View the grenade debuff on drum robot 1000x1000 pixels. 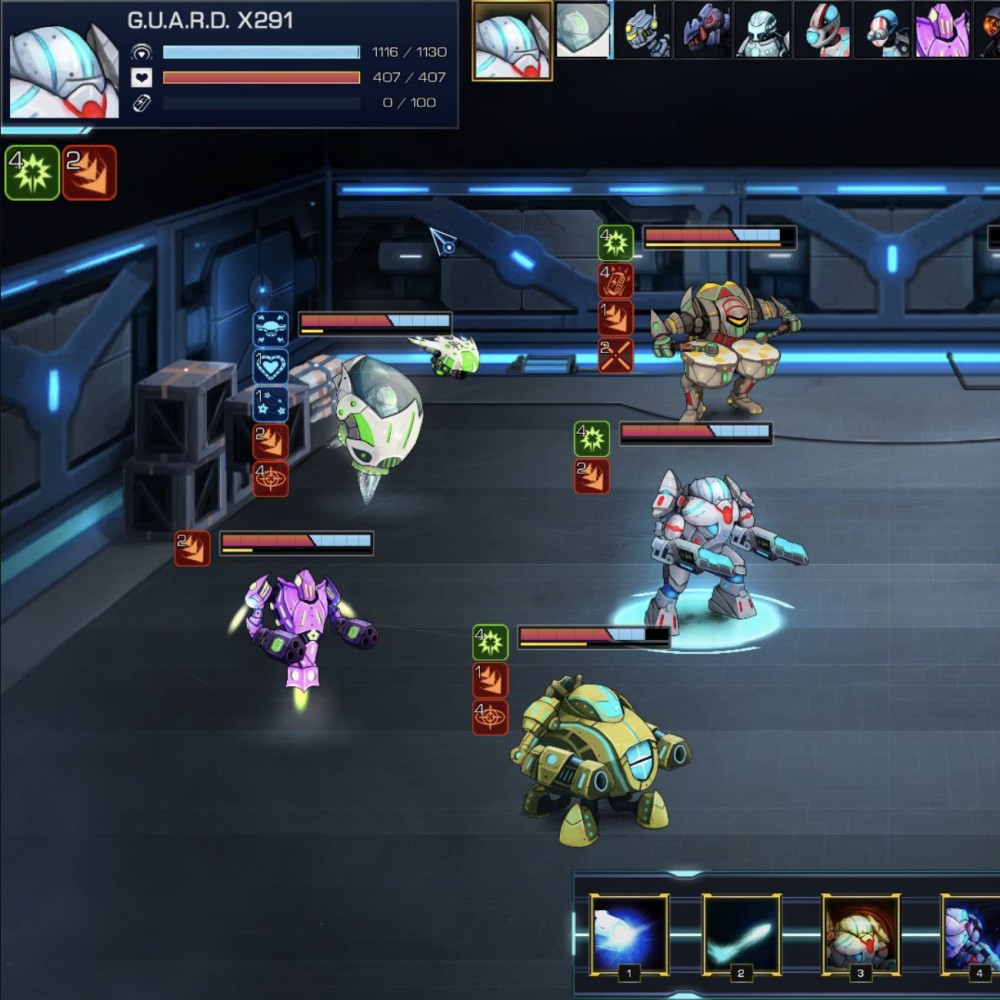[x=616, y=281]
